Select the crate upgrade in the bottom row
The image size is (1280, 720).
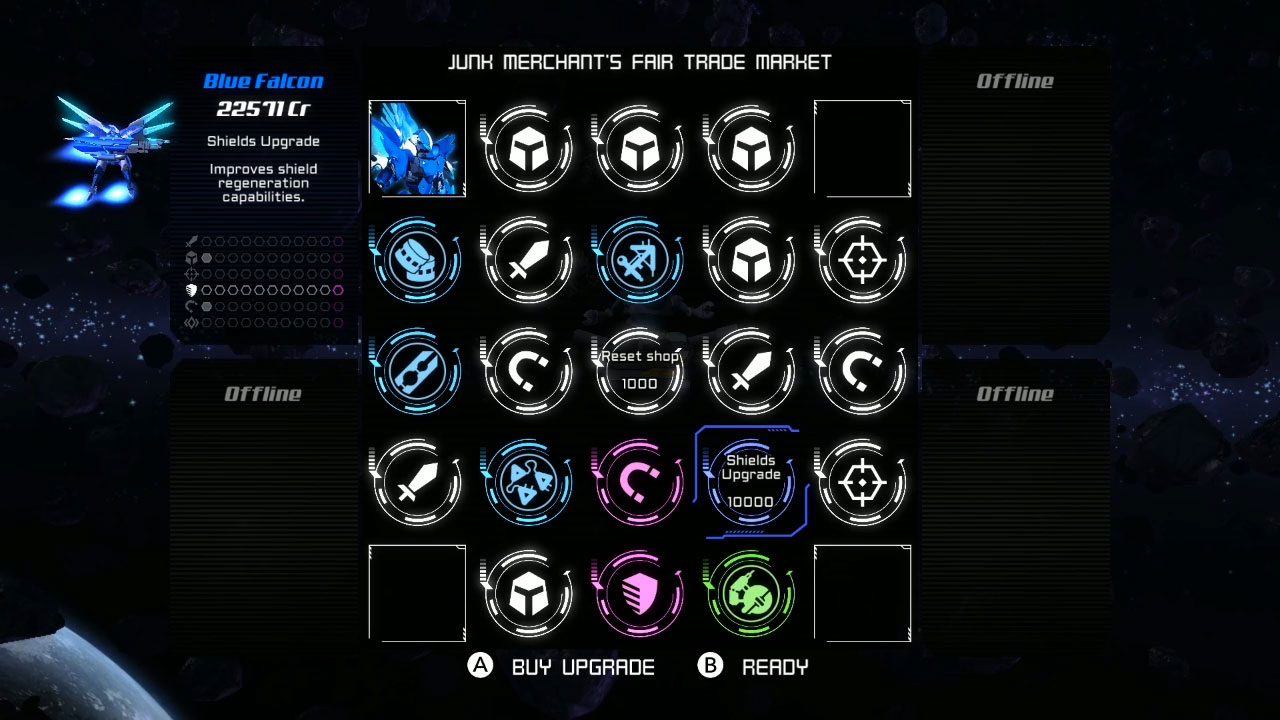tap(528, 593)
